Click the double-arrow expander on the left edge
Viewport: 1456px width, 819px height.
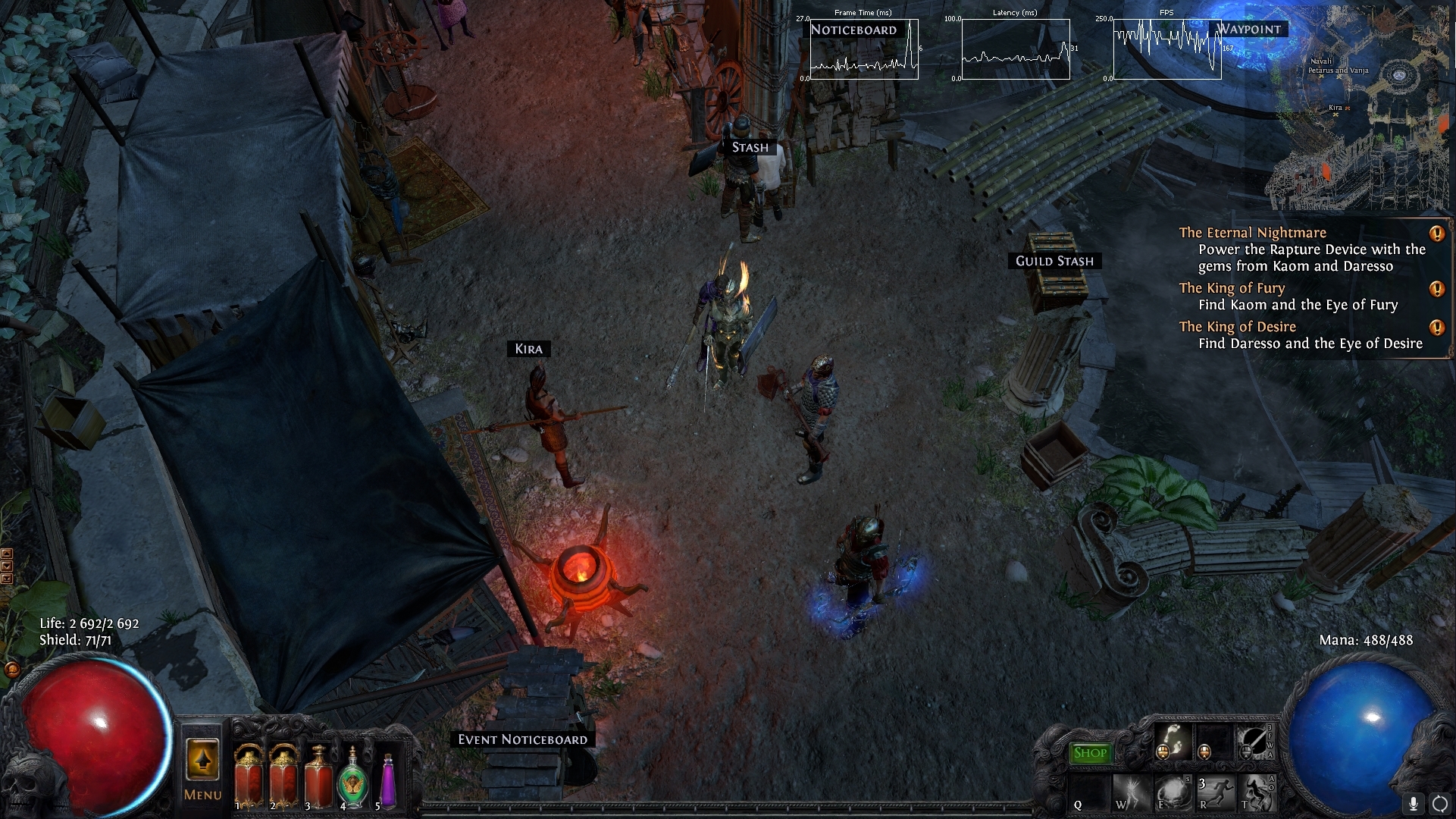pyautogui.click(x=7, y=579)
